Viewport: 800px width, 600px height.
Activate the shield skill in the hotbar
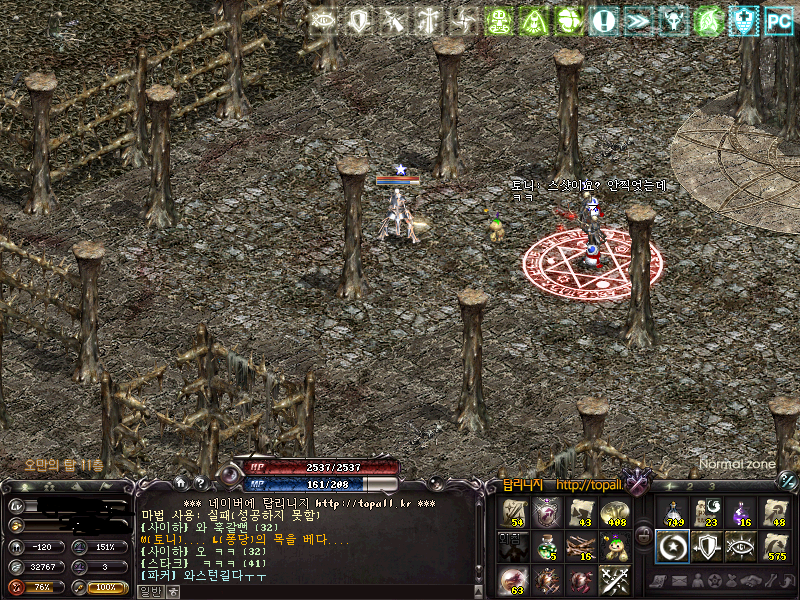click(706, 546)
